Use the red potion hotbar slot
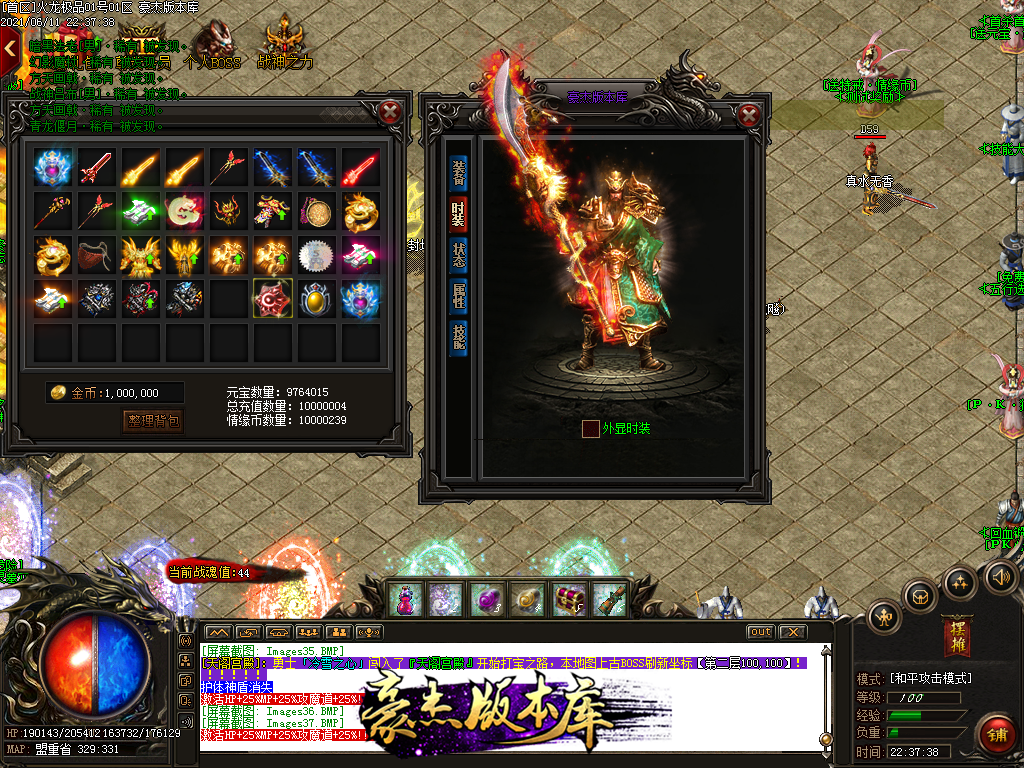Image resolution: width=1024 pixels, height=768 pixels. 403,599
